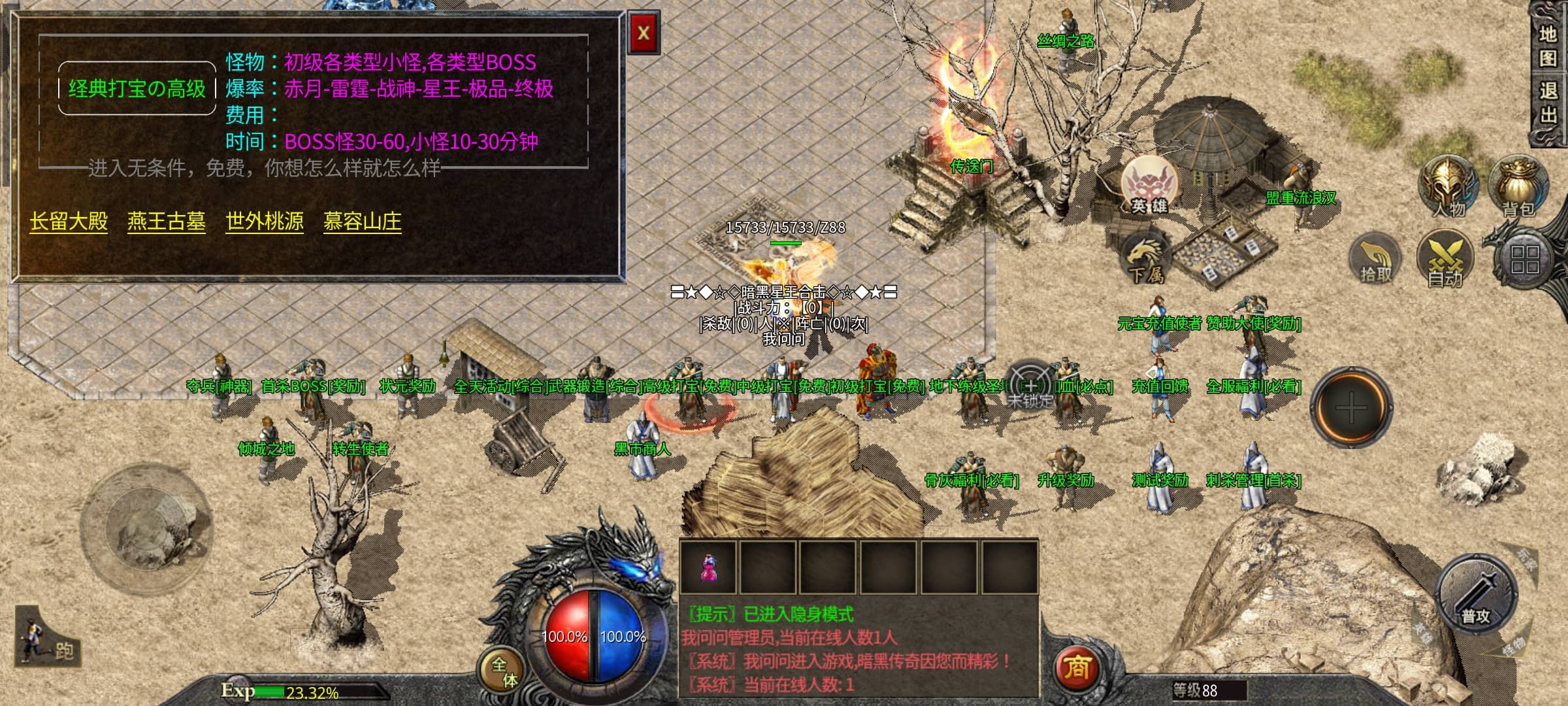Tap the 拾取 pickup button
Viewport: 1568px width, 706px height.
[x=1375, y=260]
